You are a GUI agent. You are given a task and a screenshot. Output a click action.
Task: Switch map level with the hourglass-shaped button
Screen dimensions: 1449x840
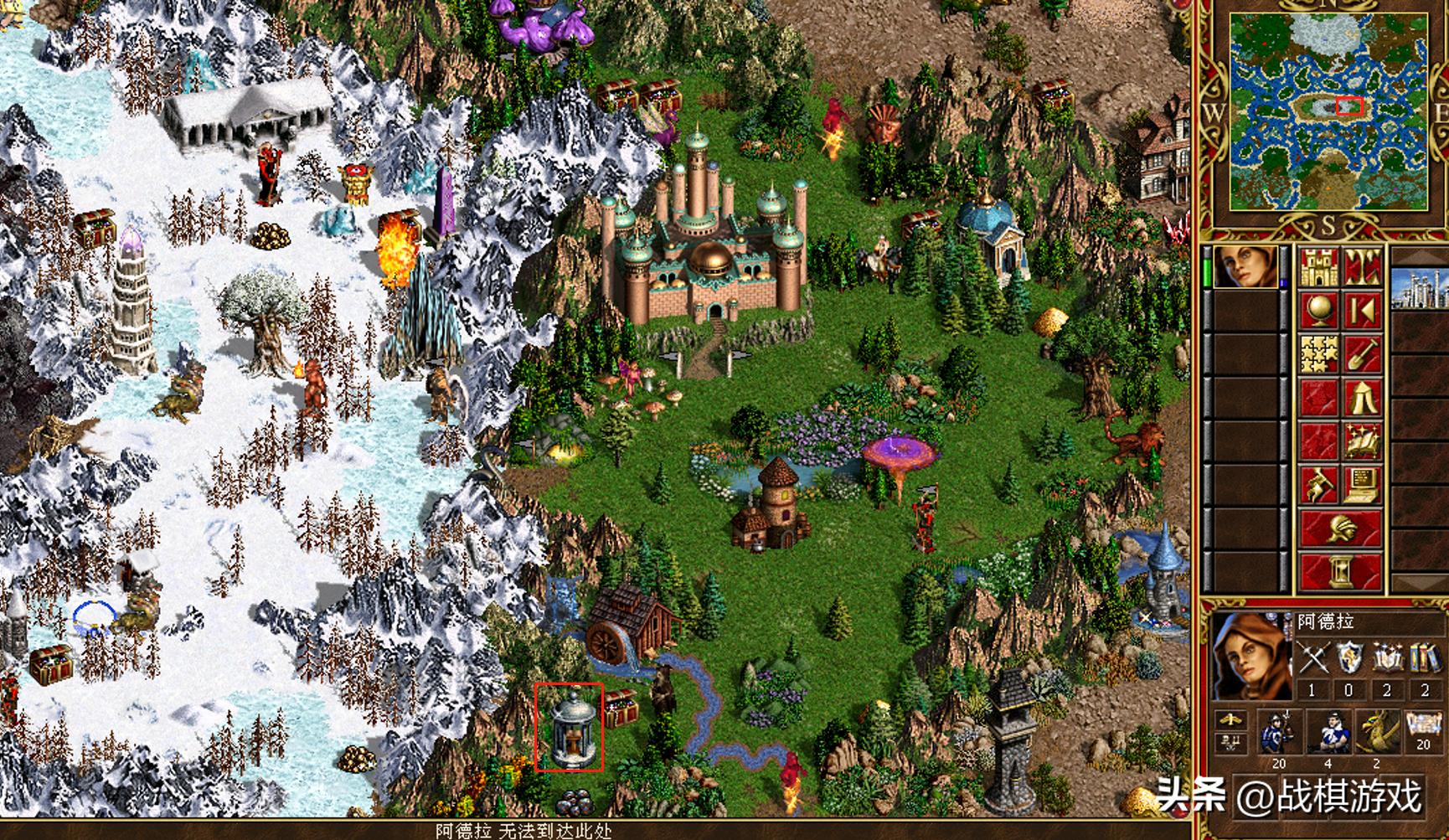coord(1362,267)
